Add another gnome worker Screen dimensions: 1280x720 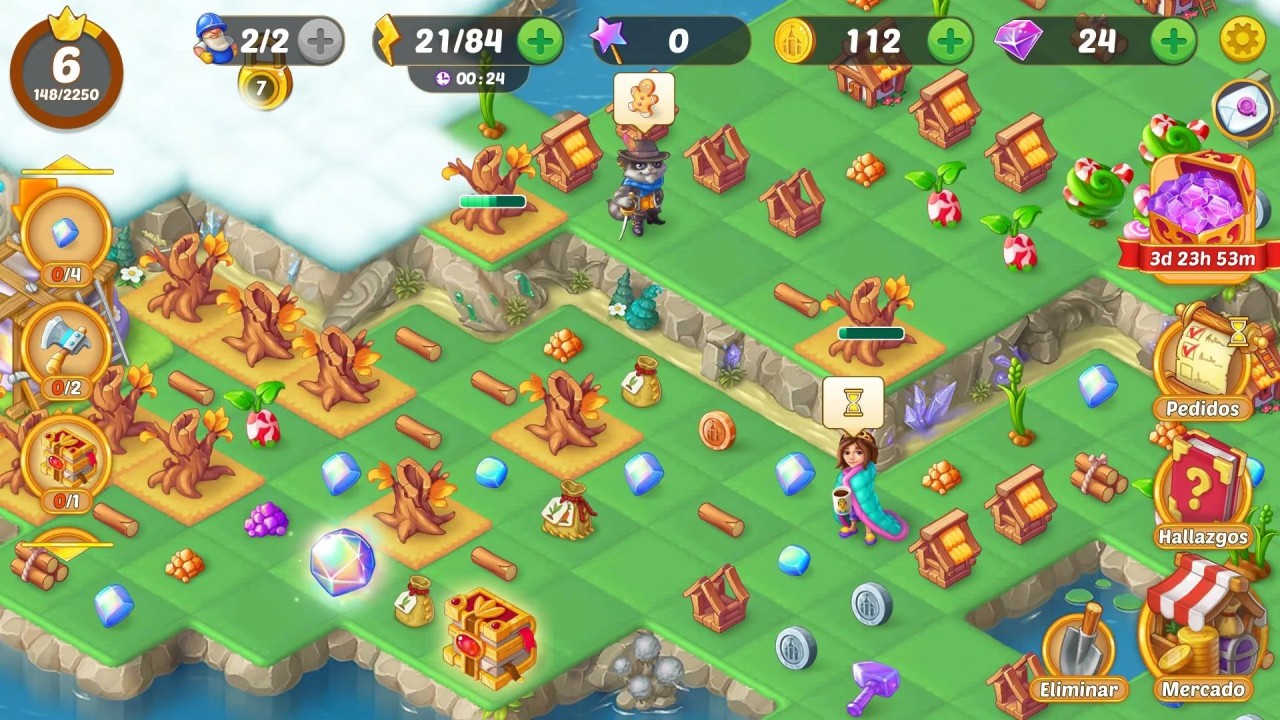[320, 41]
